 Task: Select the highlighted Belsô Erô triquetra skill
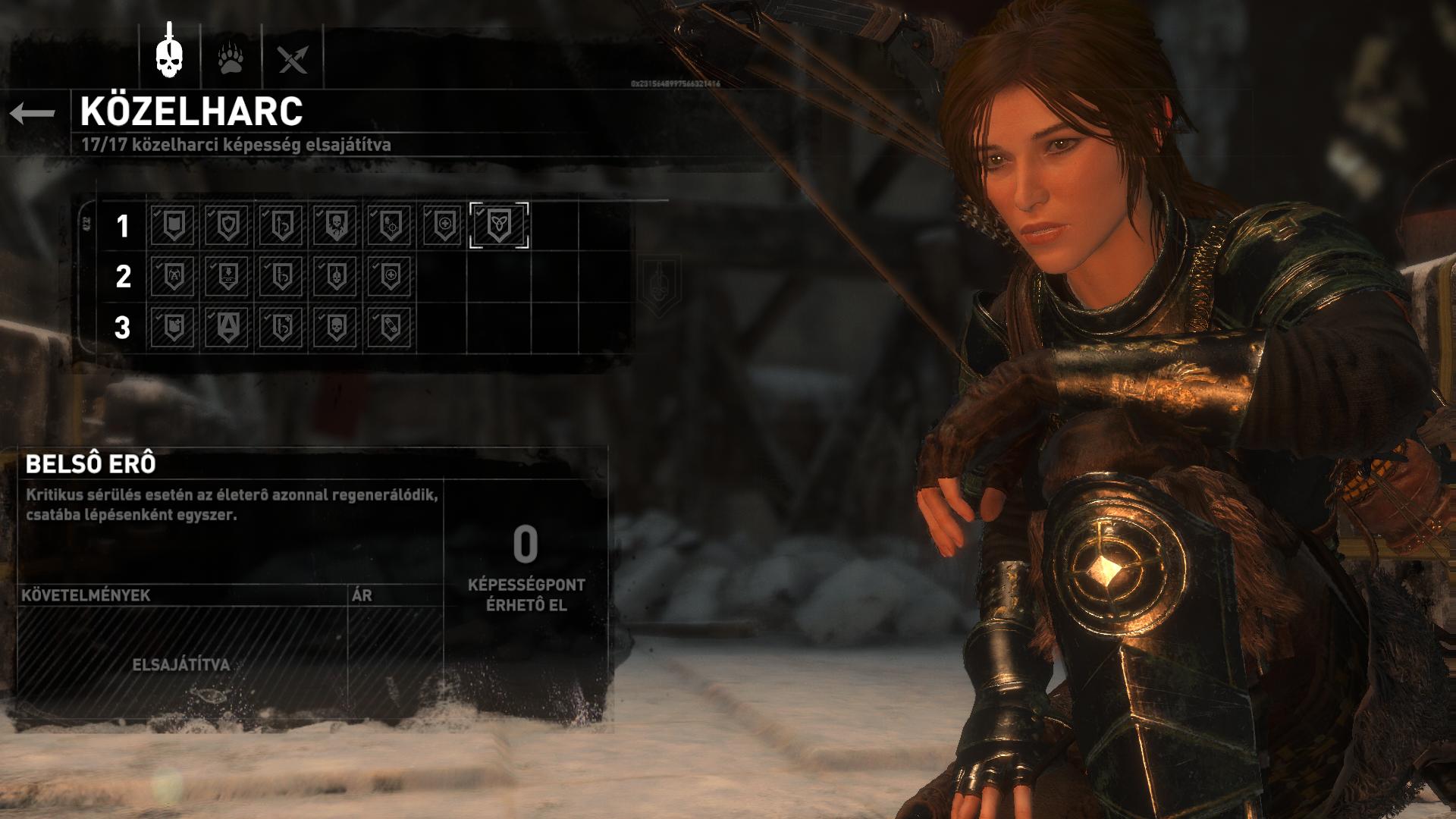click(499, 225)
